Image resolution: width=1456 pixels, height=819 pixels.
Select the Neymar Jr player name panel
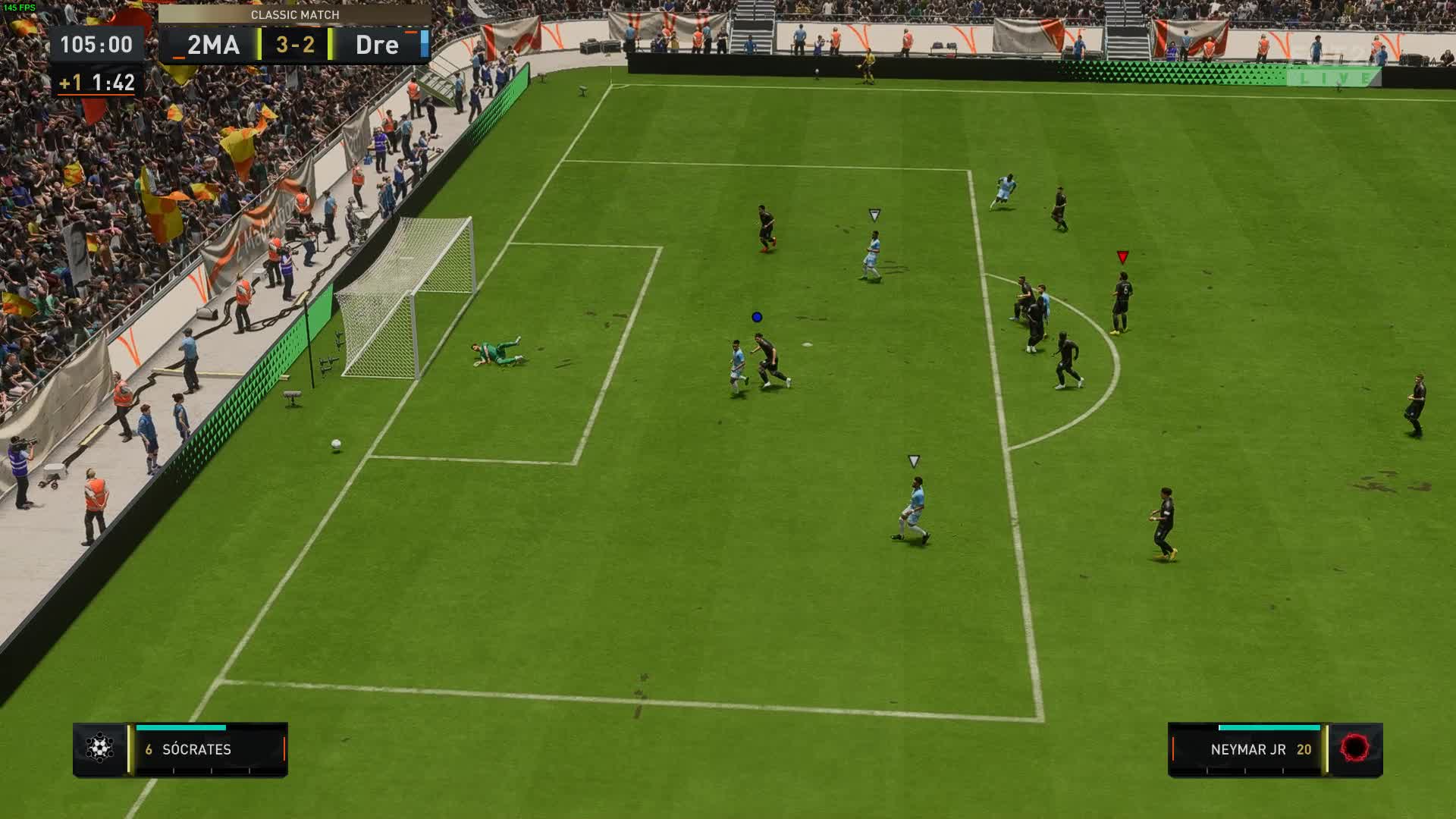tap(1247, 749)
